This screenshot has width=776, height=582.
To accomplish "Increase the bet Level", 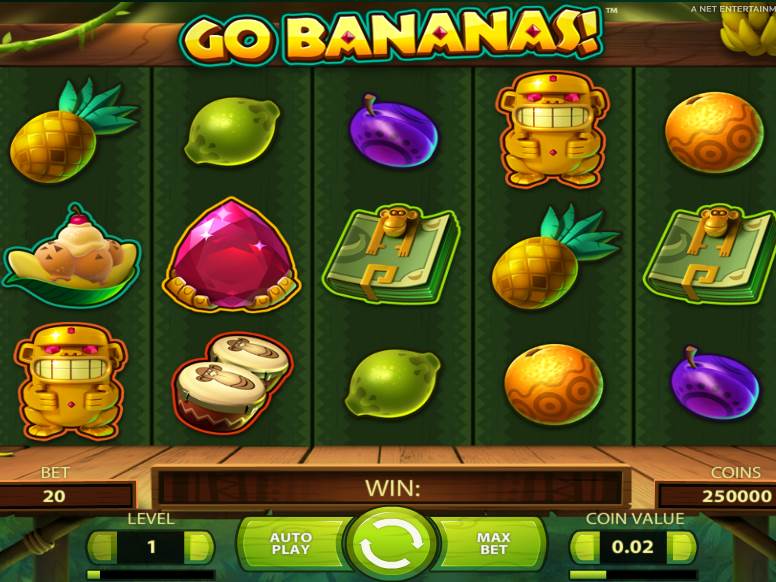I will click(199, 547).
